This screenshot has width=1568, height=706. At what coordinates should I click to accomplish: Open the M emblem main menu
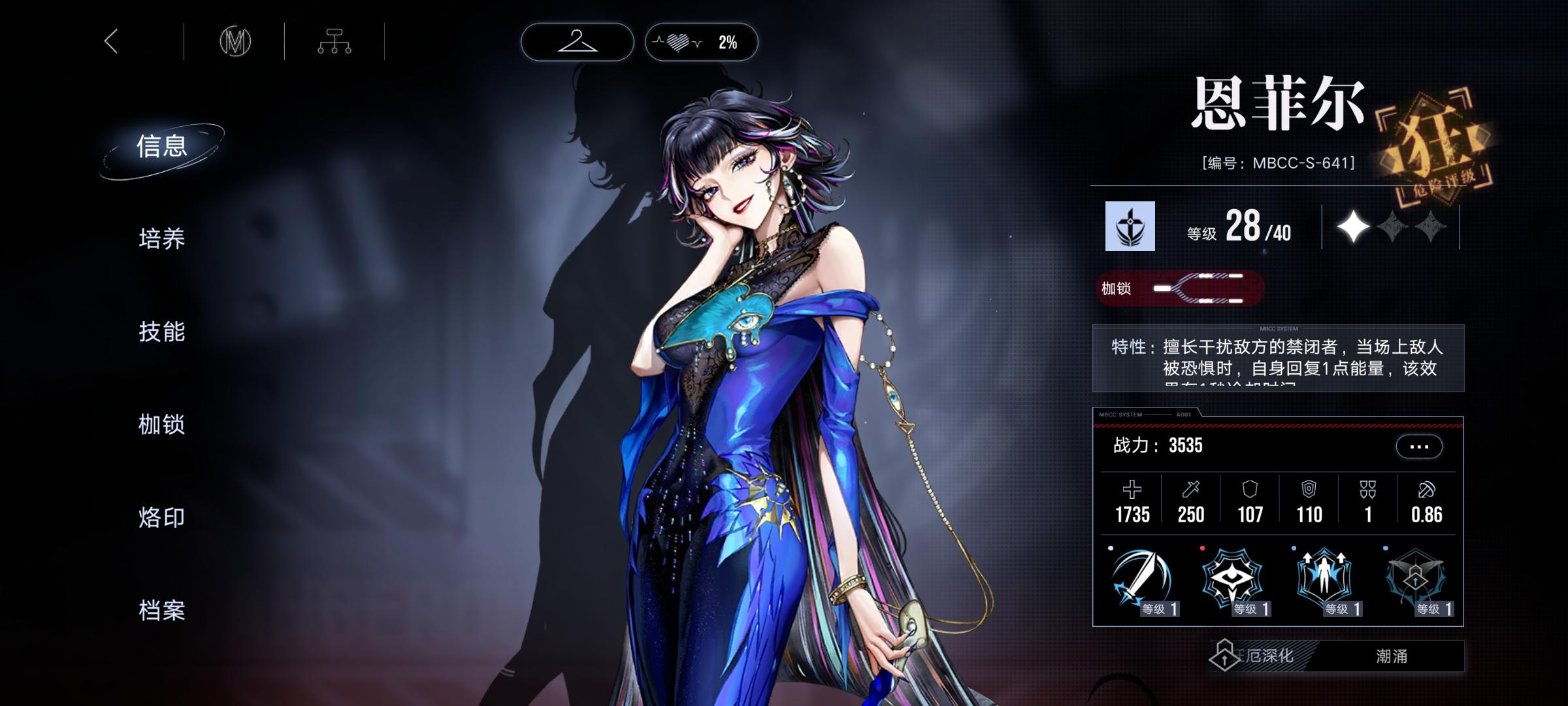235,42
